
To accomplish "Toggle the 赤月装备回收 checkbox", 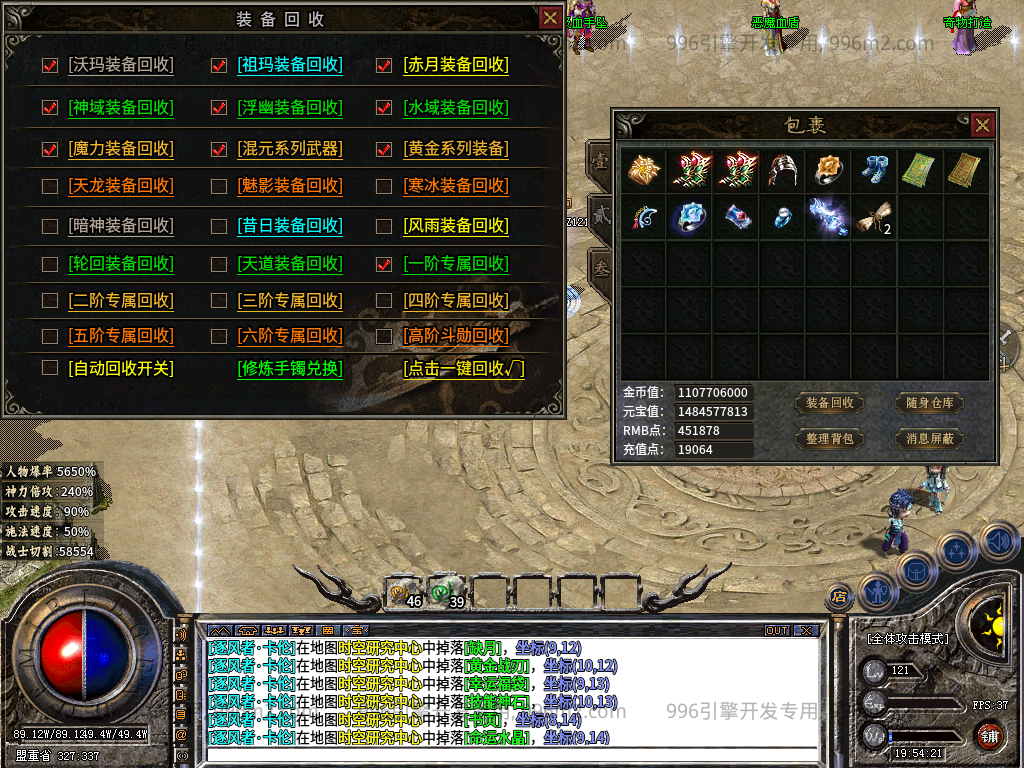I will pyautogui.click(x=384, y=66).
